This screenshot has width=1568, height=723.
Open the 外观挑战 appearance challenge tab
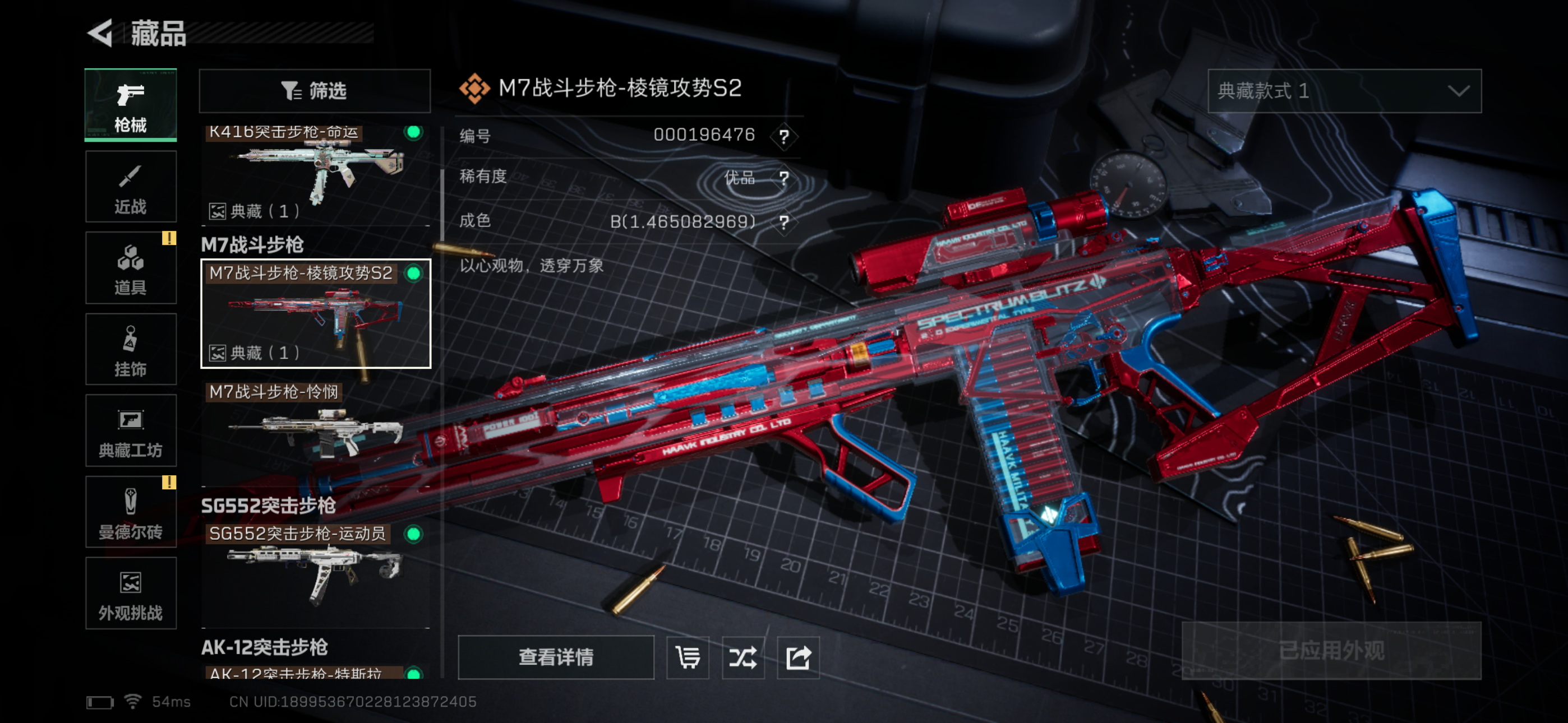pyautogui.click(x=131, y=594)
